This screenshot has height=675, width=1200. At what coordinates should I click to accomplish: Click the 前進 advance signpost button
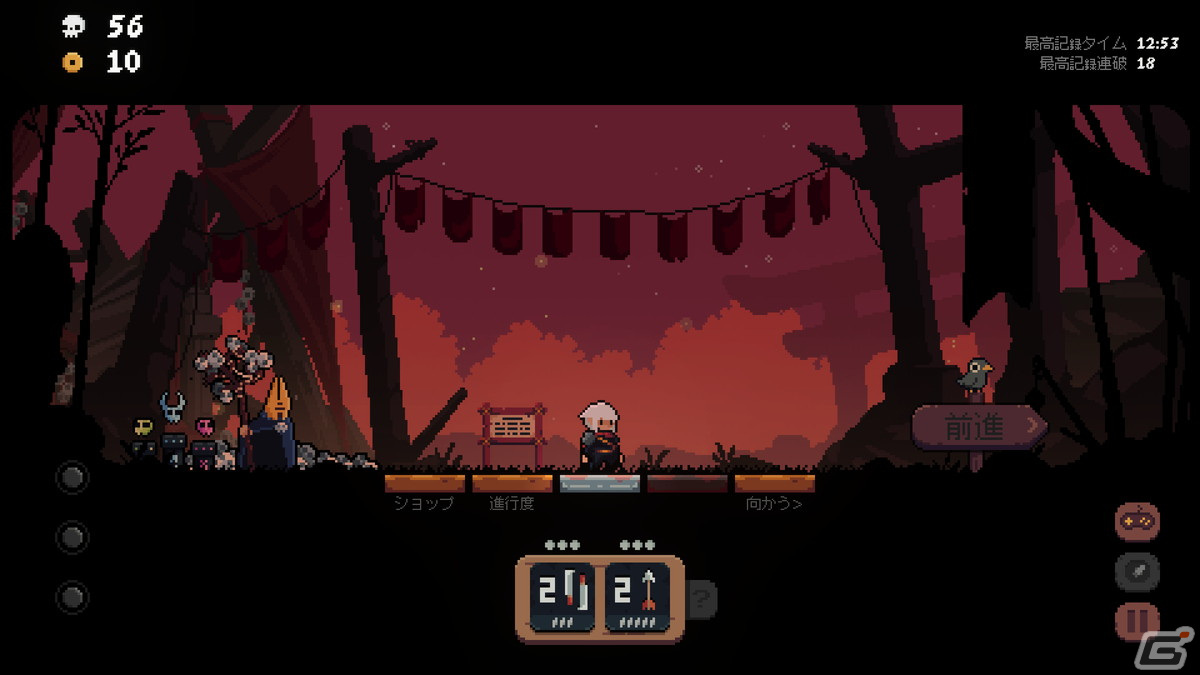(977, 428)
